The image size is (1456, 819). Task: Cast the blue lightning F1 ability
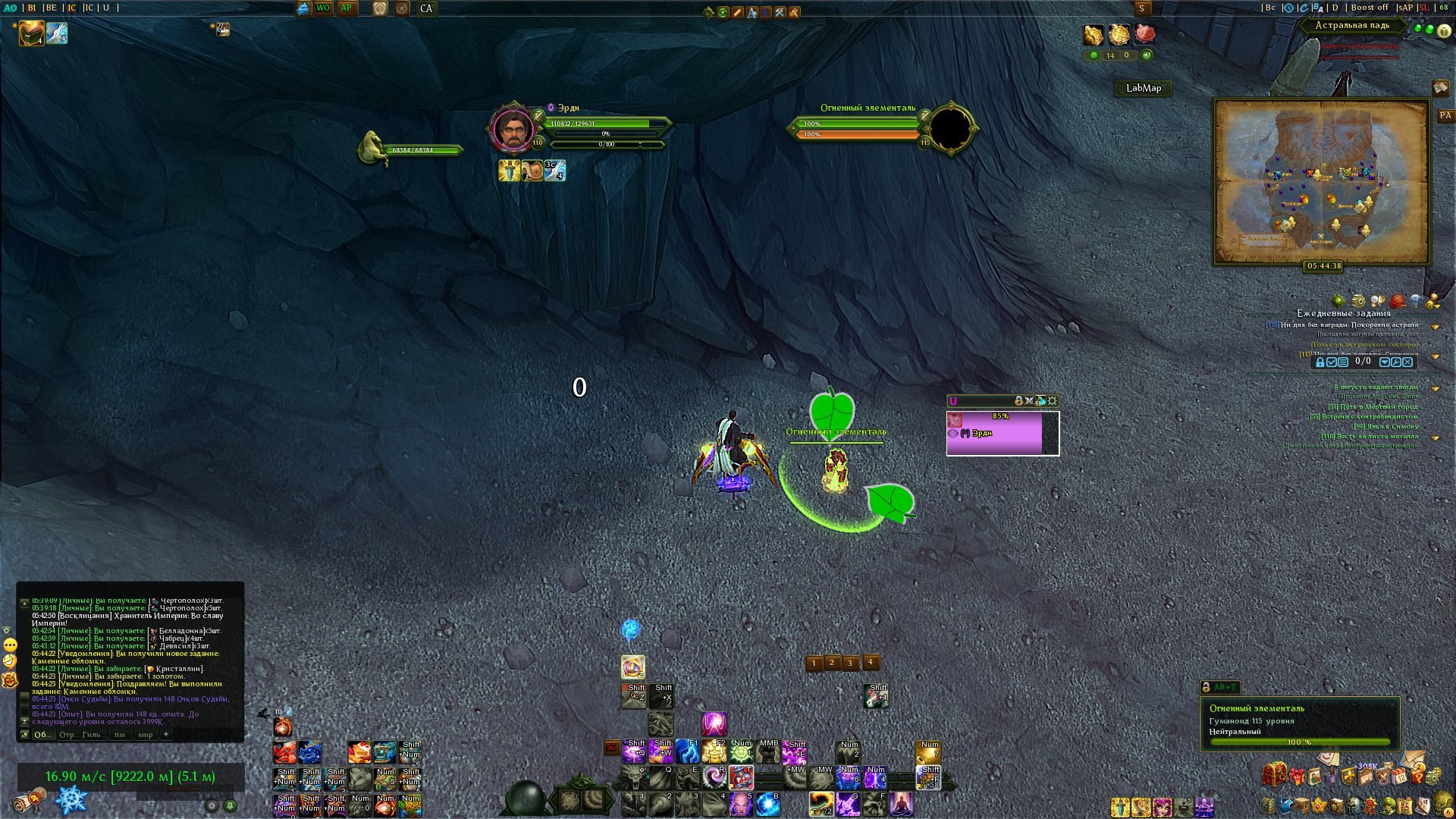687,751
